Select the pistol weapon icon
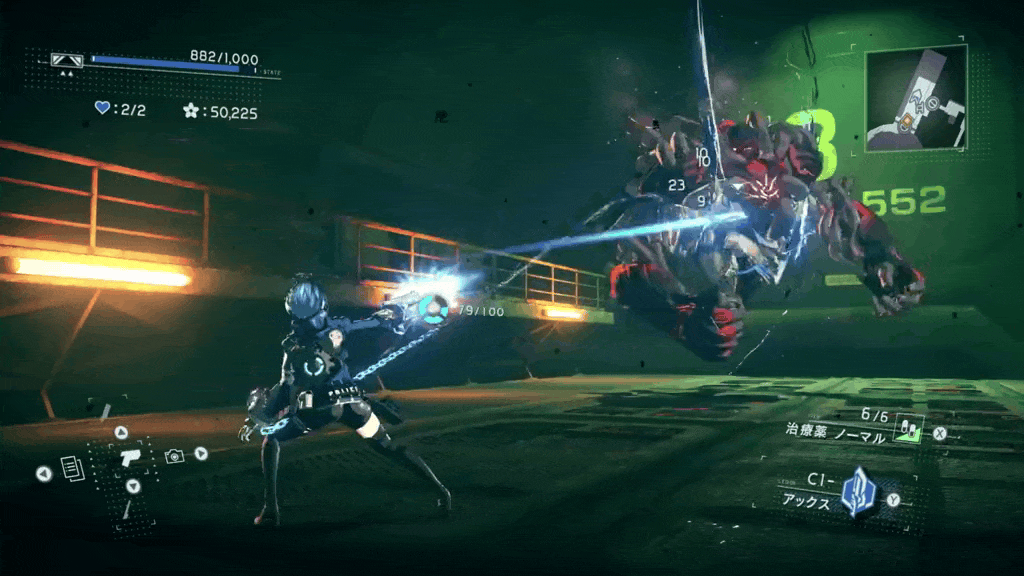1024x576 pixels. pyautogui.click(x=129, y=459)
